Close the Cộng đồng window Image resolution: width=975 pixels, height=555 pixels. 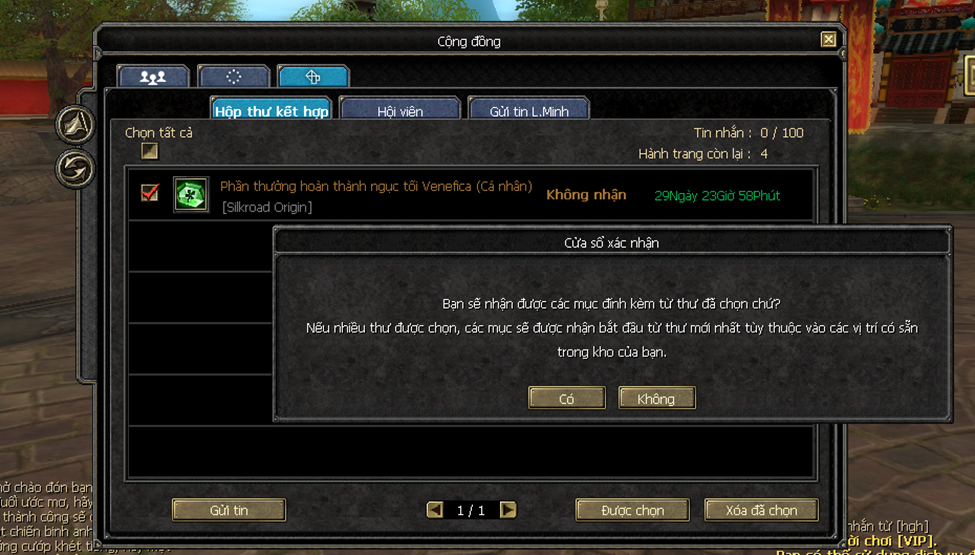828,40
